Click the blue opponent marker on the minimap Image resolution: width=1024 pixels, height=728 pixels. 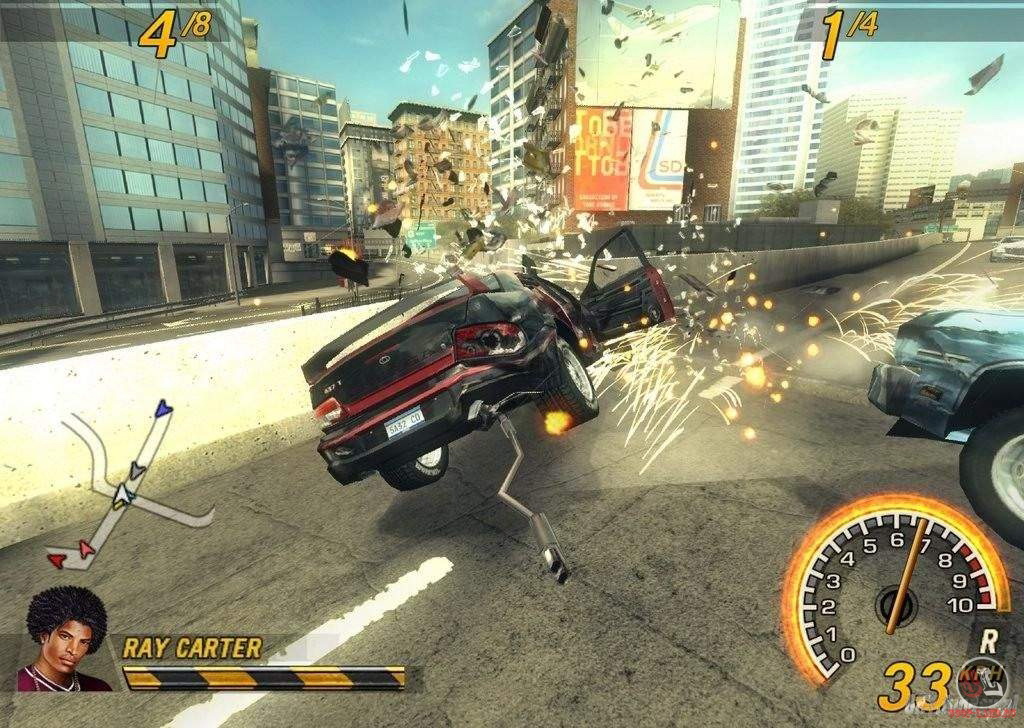point(163,408)
